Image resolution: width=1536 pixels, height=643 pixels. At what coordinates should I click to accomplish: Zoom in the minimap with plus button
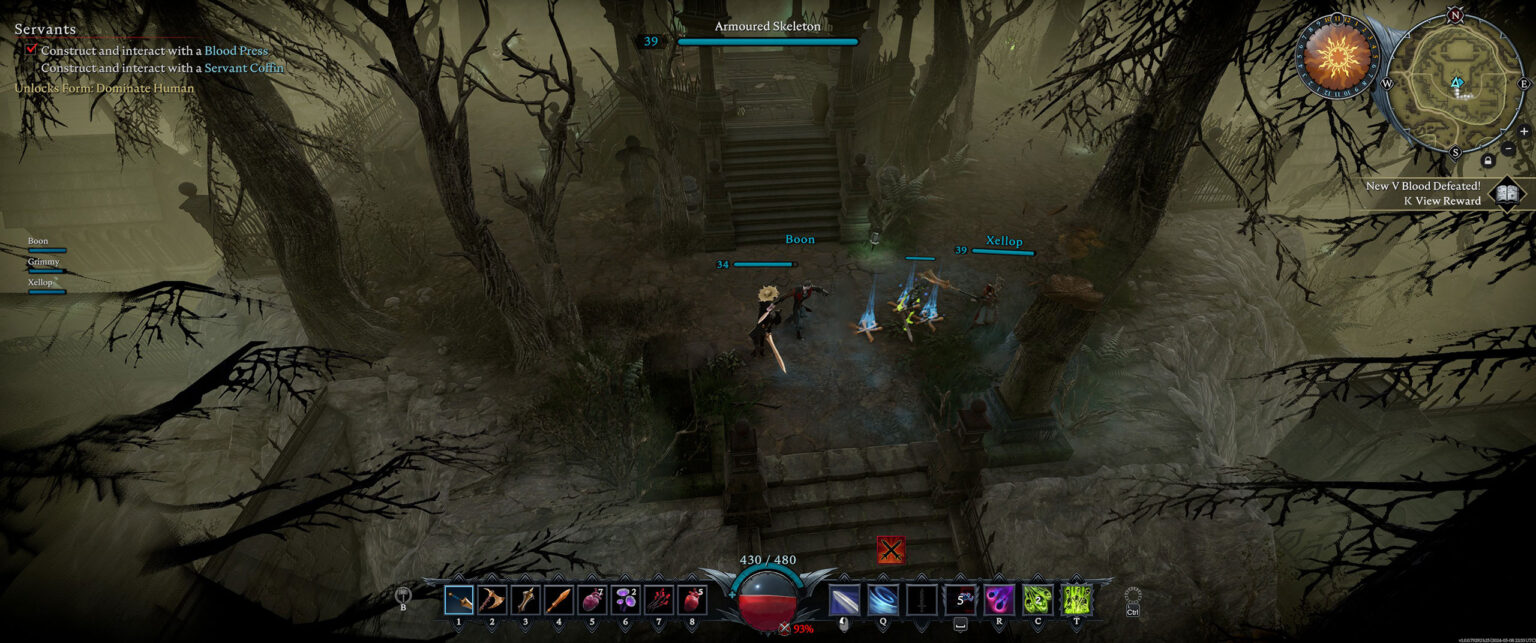tap(1523, 131)
